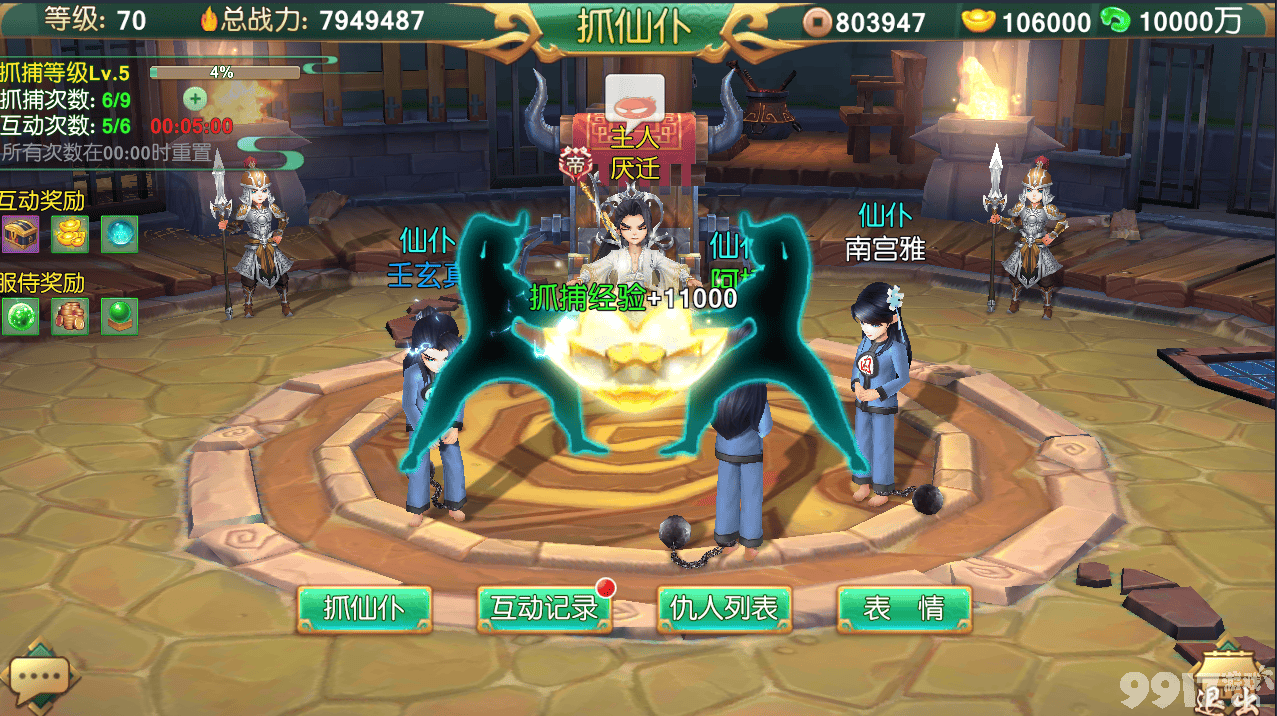
Task: Click the green jade currency icon
Action: coord(1115,20)
